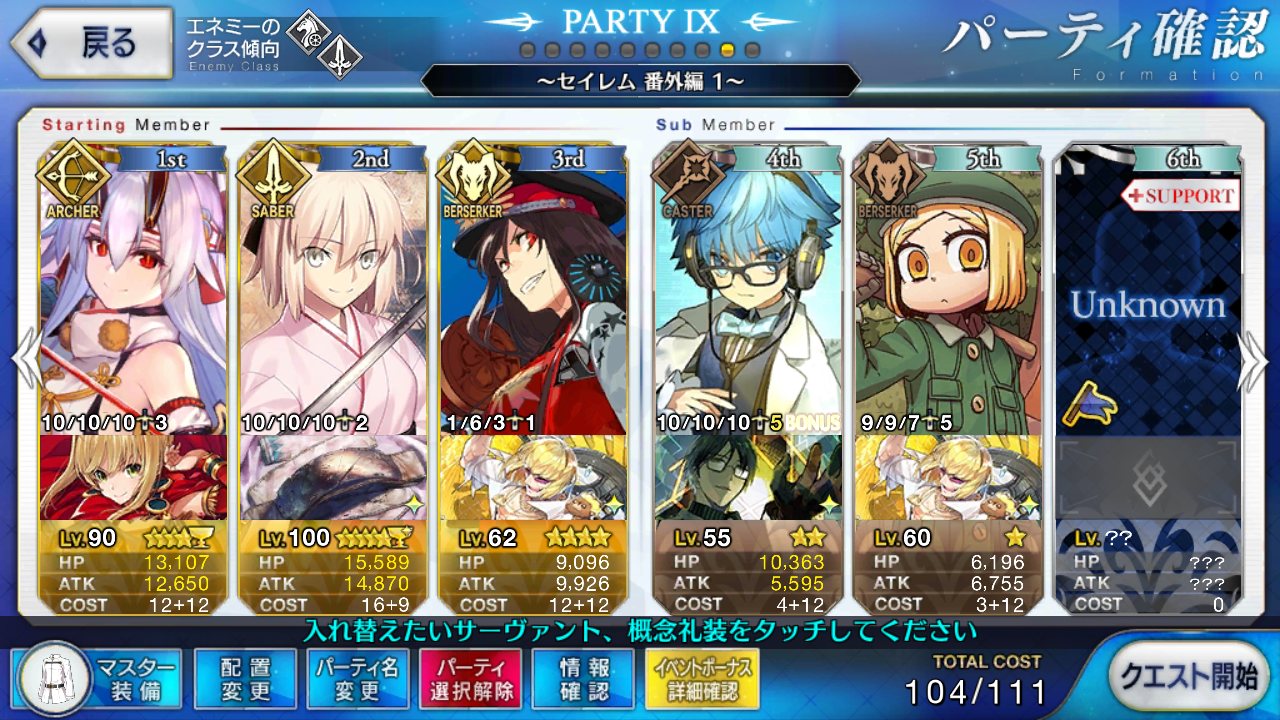Image resolution: width=1280 pixels, height=720 pixels.
Task: Select the 2nd slot Saber servant card
Action: 333,290
